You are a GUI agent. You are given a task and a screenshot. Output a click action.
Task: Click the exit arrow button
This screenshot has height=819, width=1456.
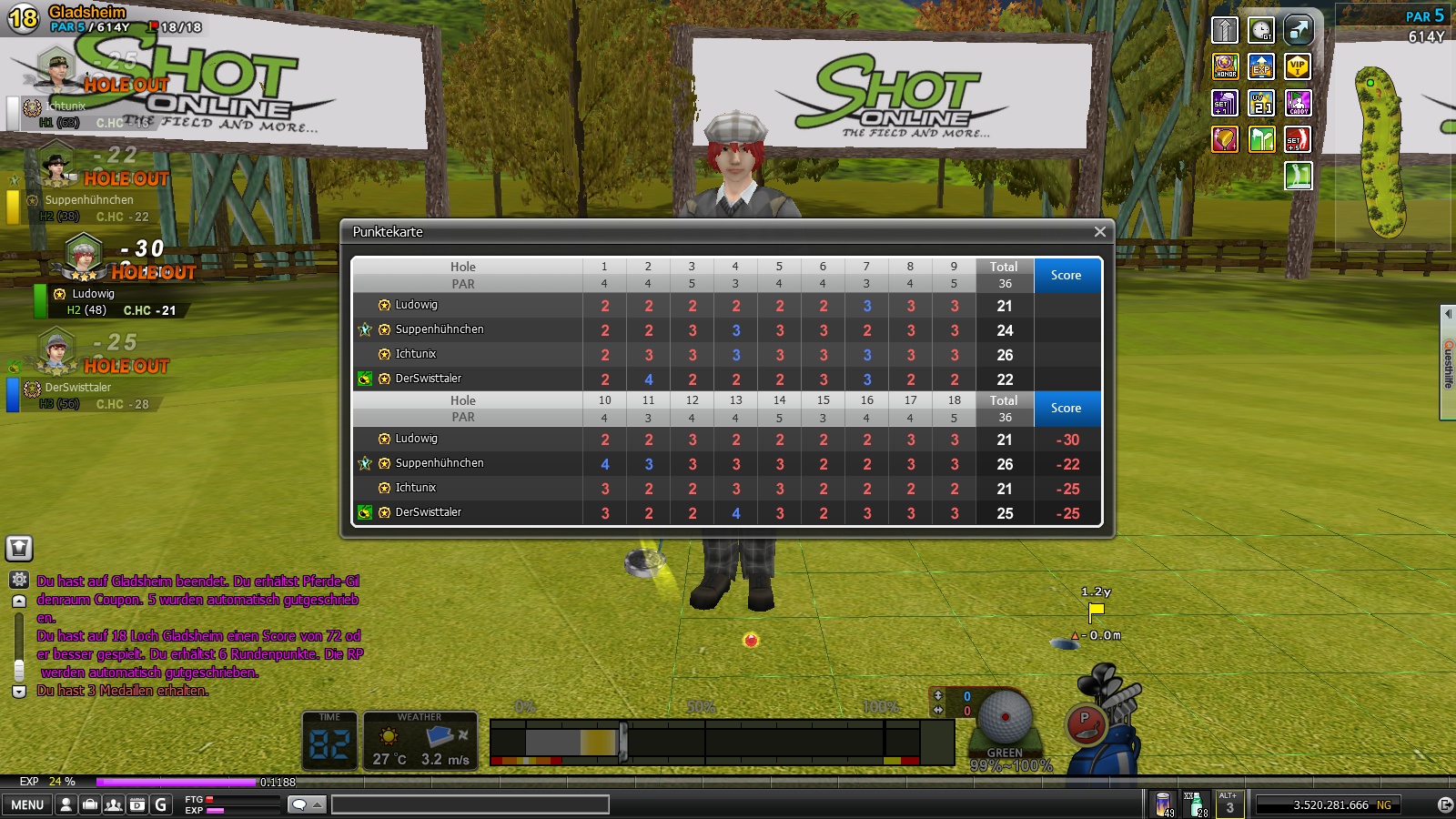(1445, 804)
